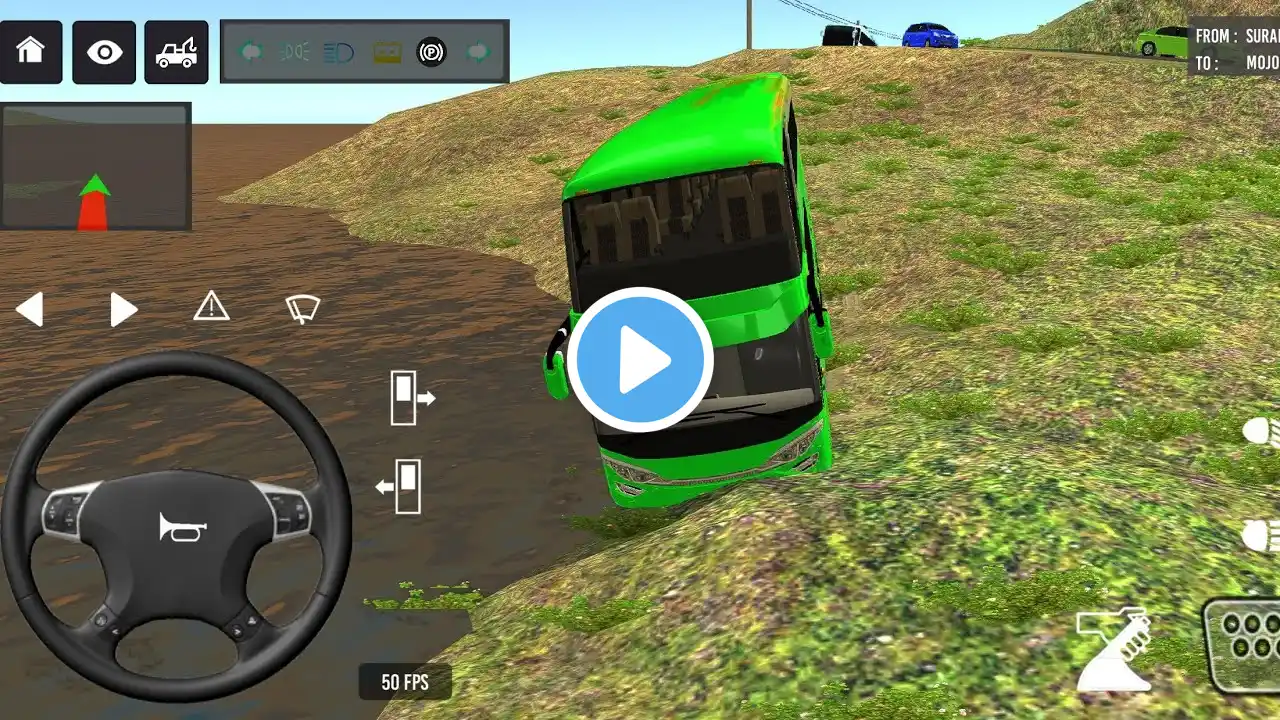Activate the hazard warning triangle
1280x720 pixels.
click(x=211, y=306)
